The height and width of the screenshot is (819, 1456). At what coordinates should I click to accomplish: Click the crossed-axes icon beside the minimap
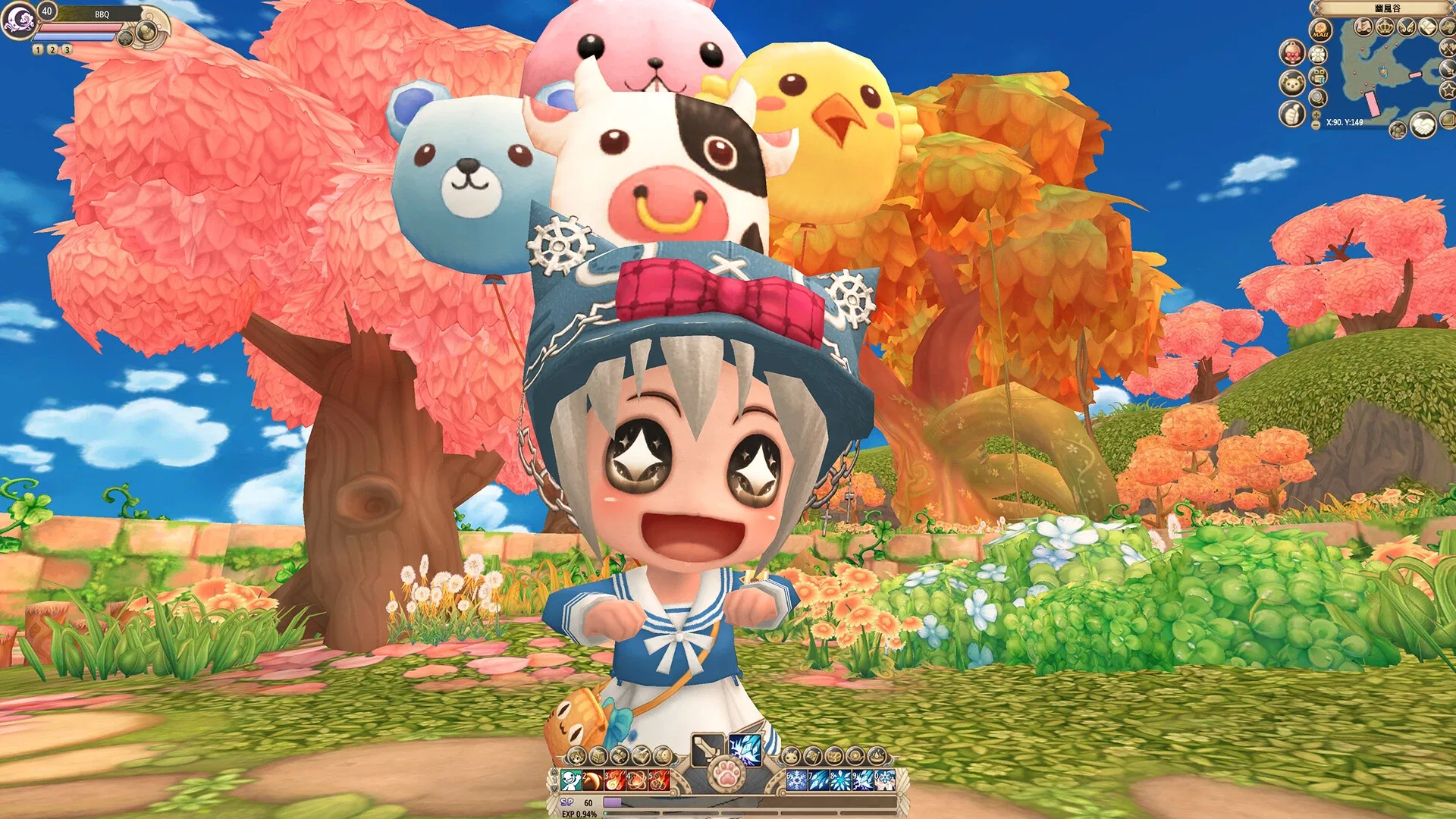[x=1447, y=49]
